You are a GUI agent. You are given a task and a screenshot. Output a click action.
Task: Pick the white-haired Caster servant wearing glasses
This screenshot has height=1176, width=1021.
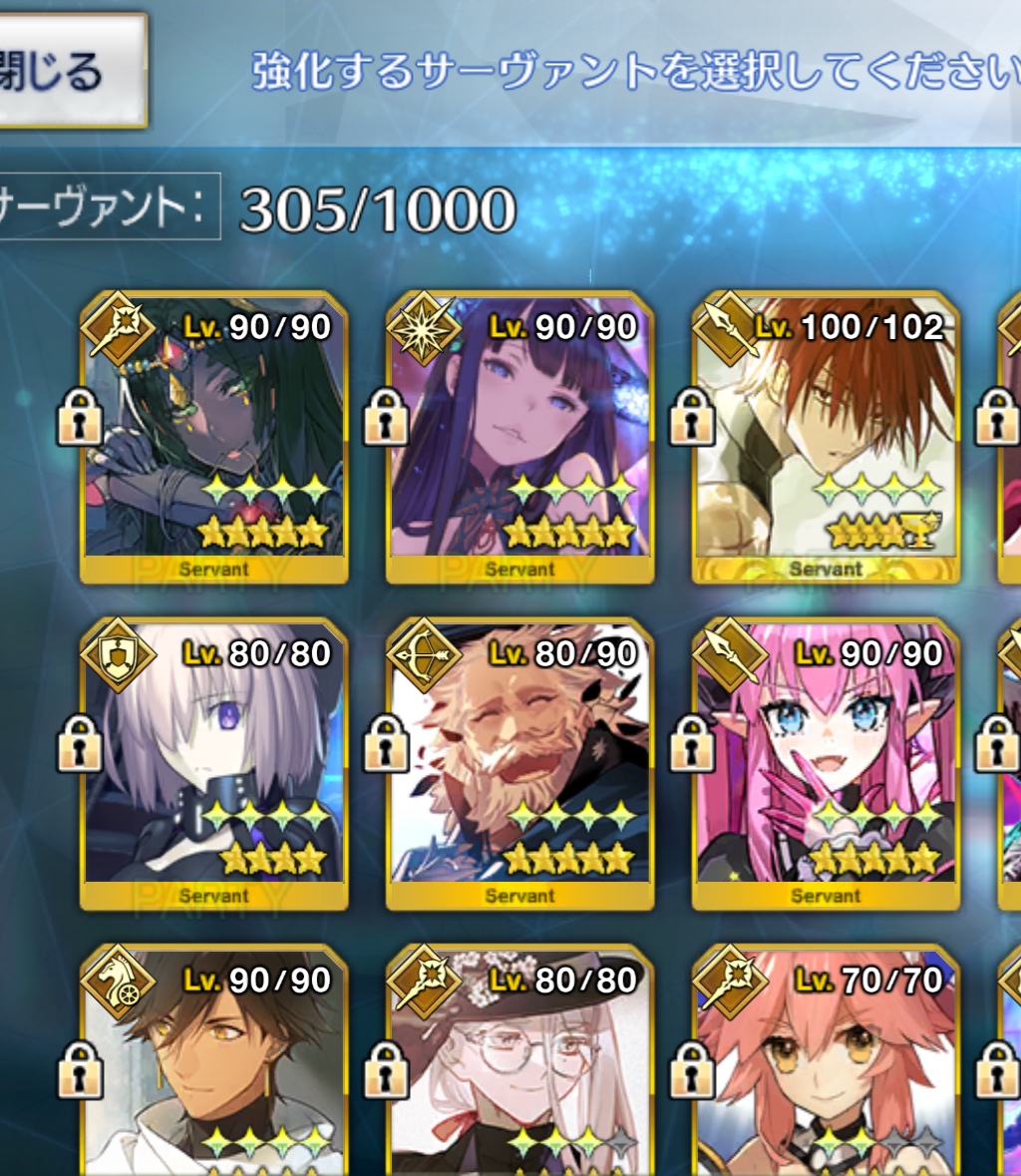point(518,1067)
